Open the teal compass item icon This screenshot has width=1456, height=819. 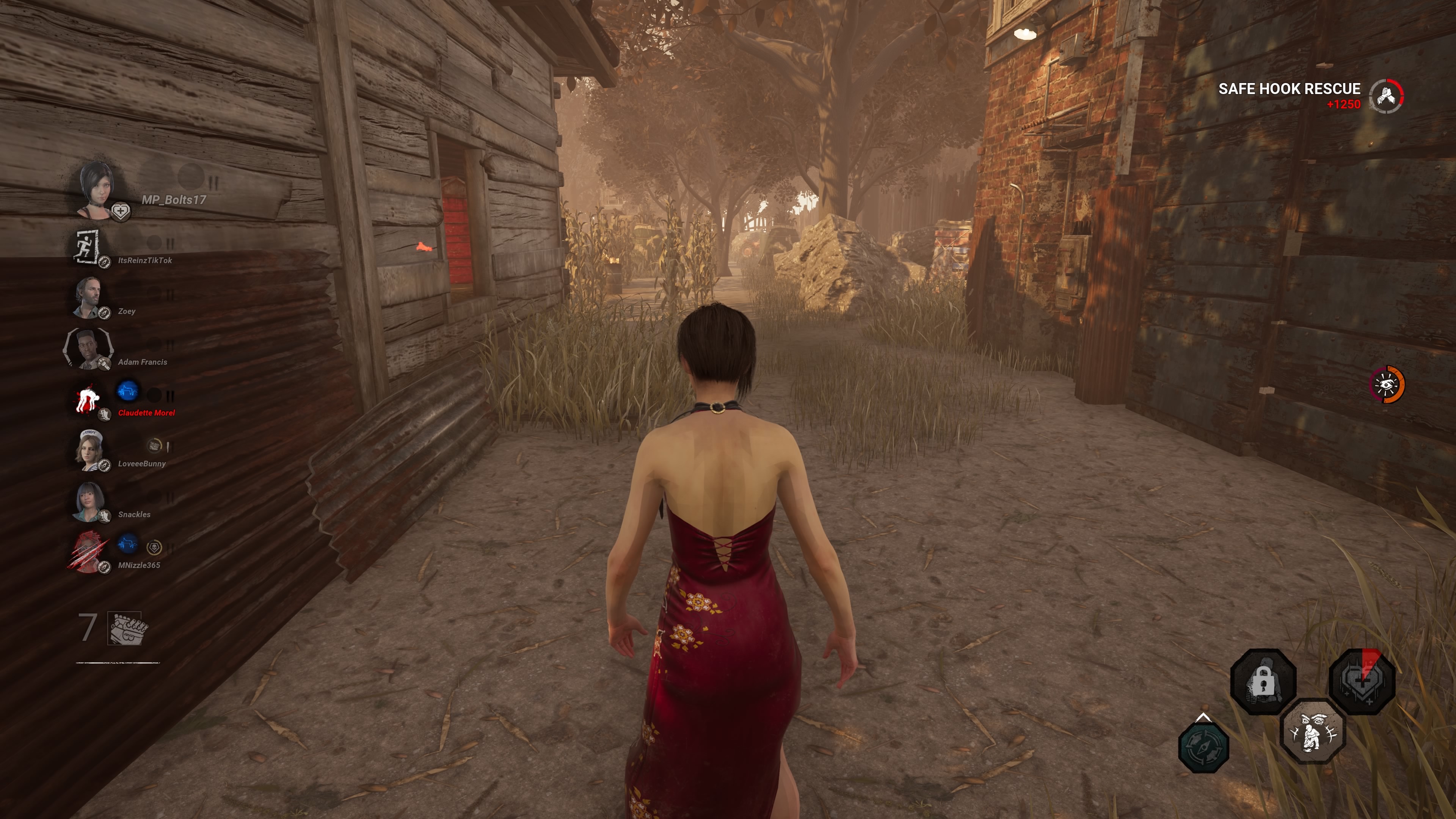[x=1203, y=747]
